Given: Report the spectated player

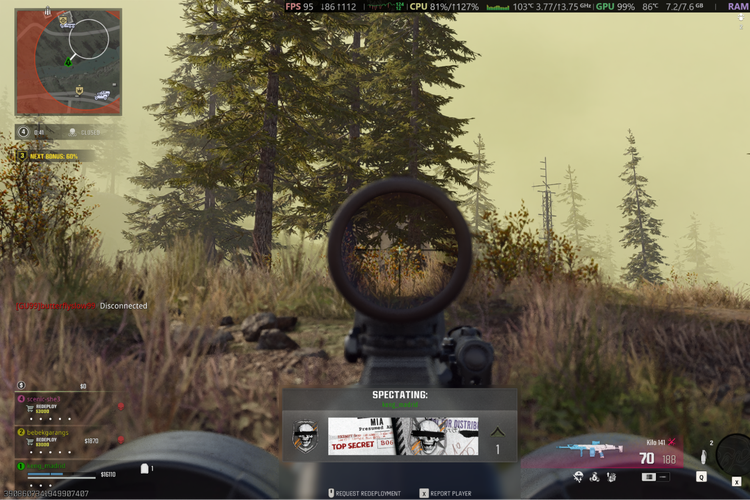Looking at the screenshot, I should [447, 493].
